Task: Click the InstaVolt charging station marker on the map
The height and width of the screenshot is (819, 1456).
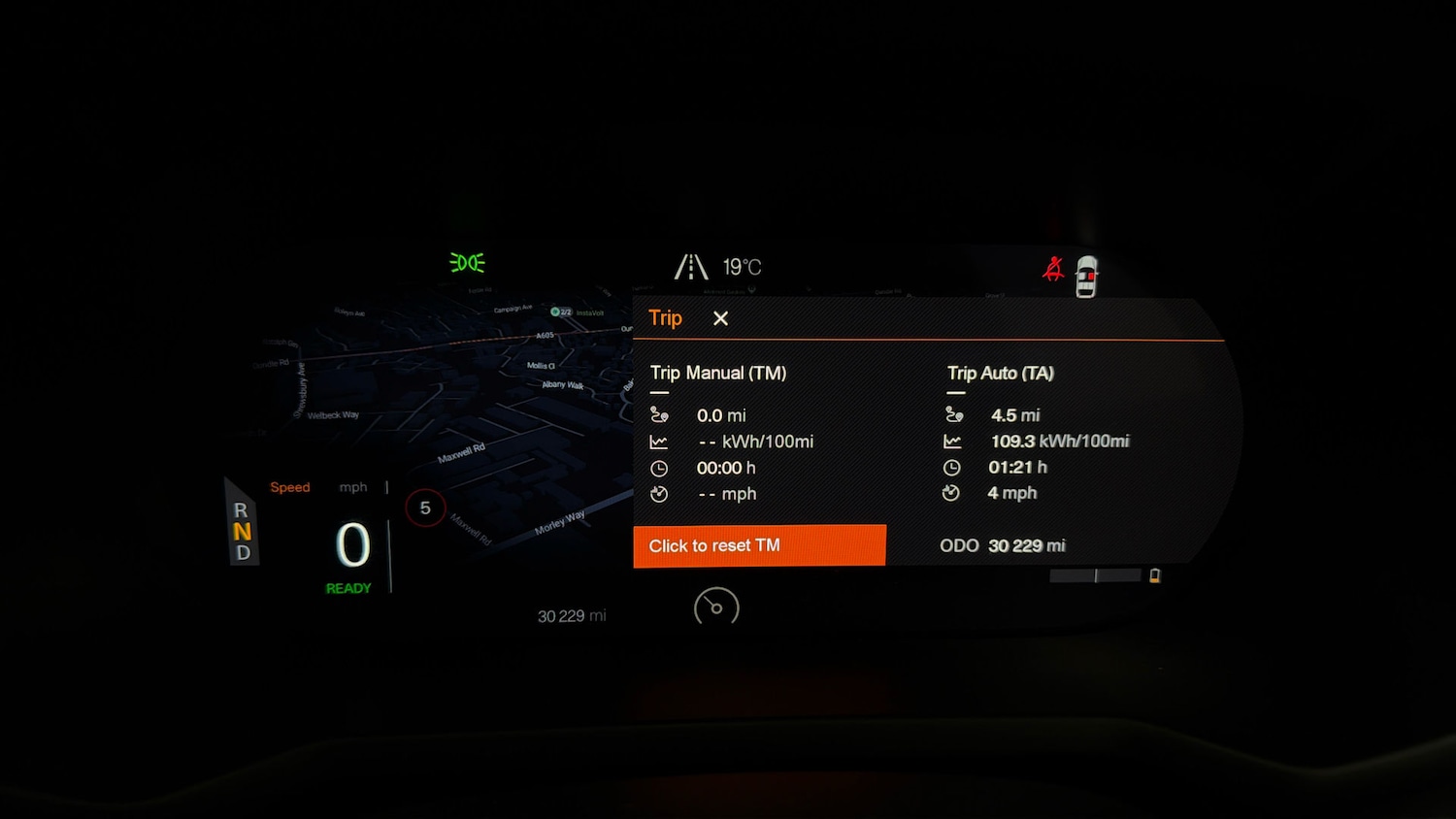Action: 556,311
